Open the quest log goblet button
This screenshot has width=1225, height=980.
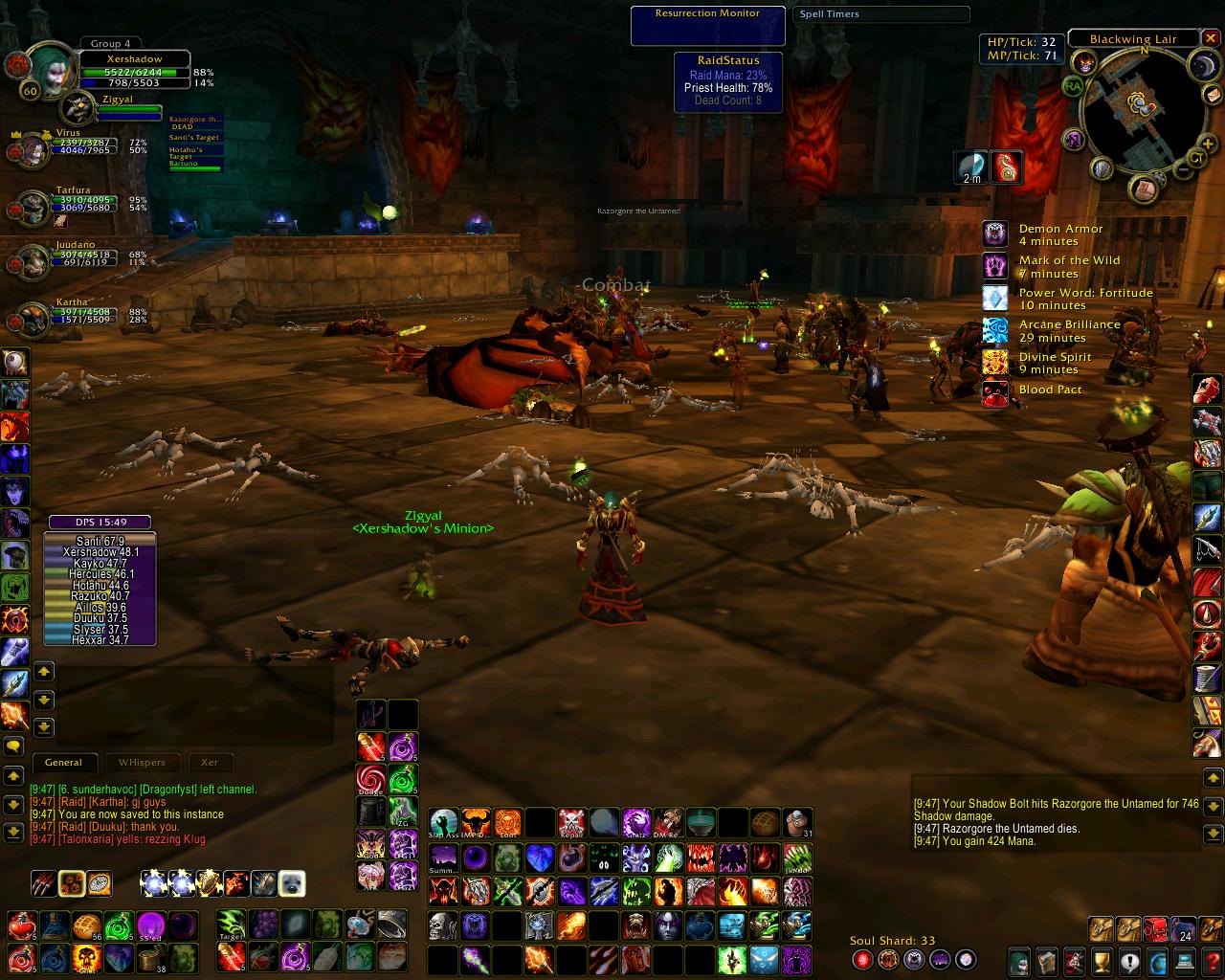pos(1102,960)
